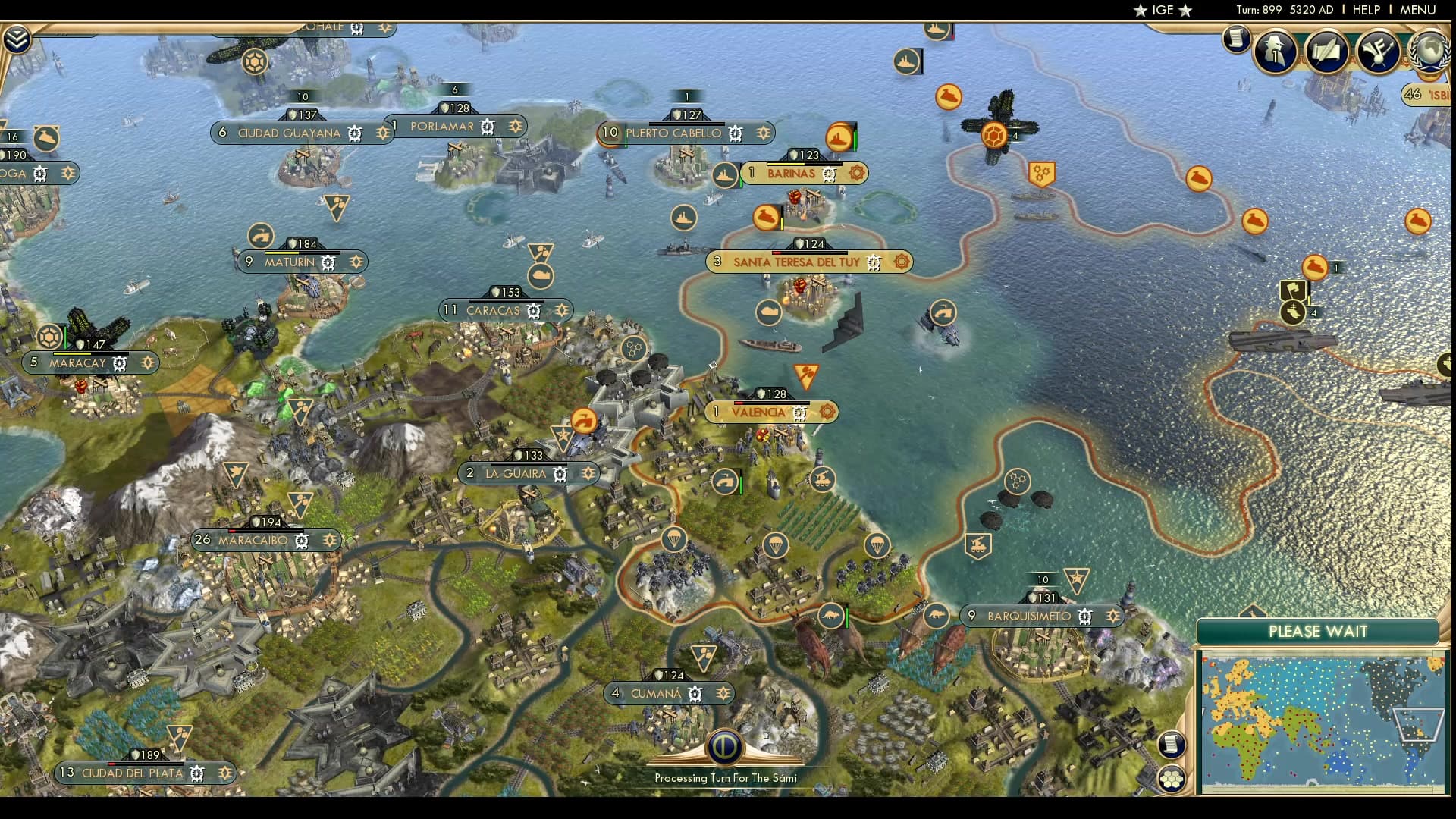Toggle strategic view with the hexagon icon
Viewport: 1456px width, 819px height.
(1172, 777)
